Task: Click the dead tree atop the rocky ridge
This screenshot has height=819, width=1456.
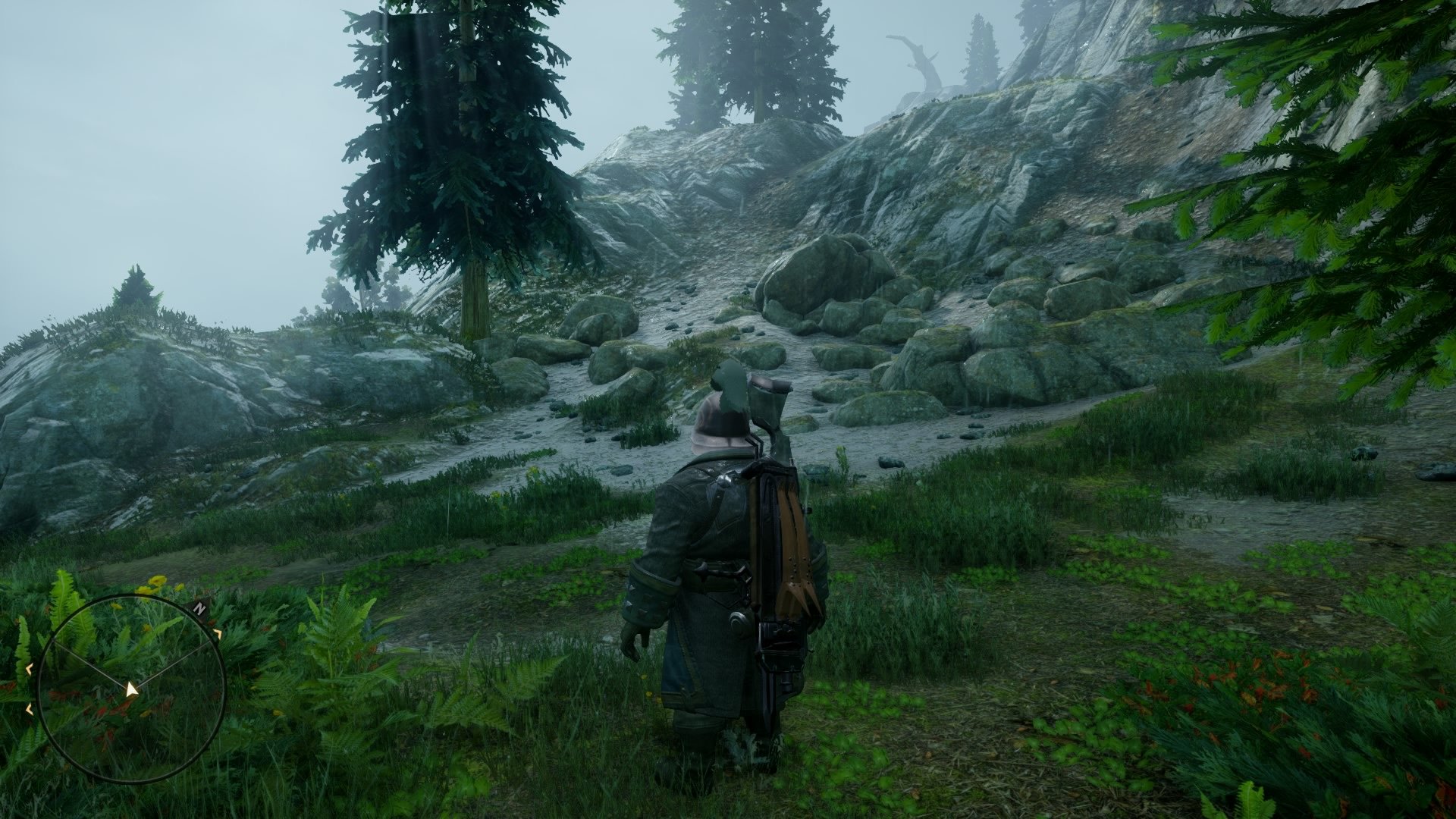Action: tap(918, 57)
